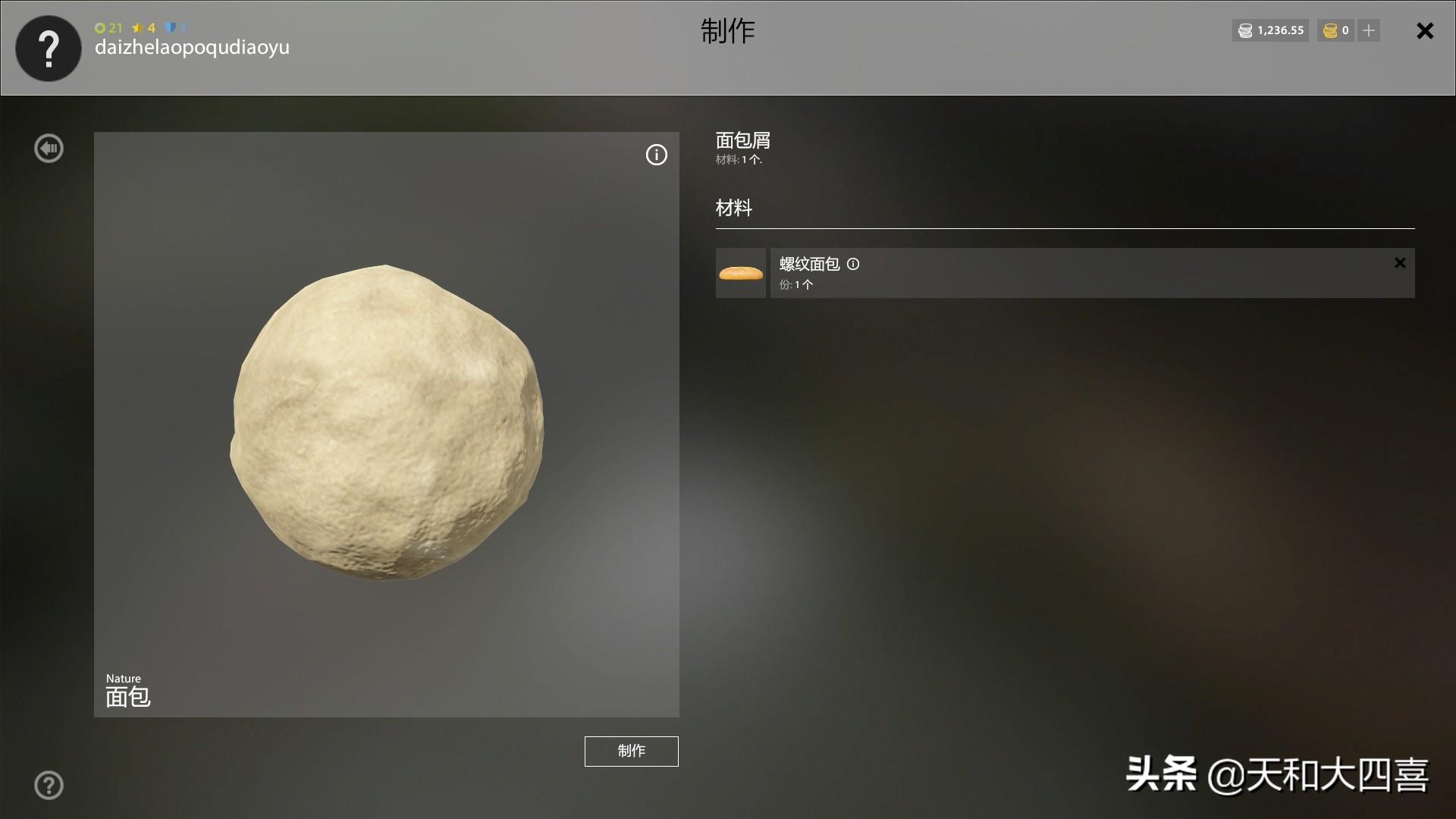Open the bread preview info icon
Screen dimensions: 1456x819
(x=656, y=155)
